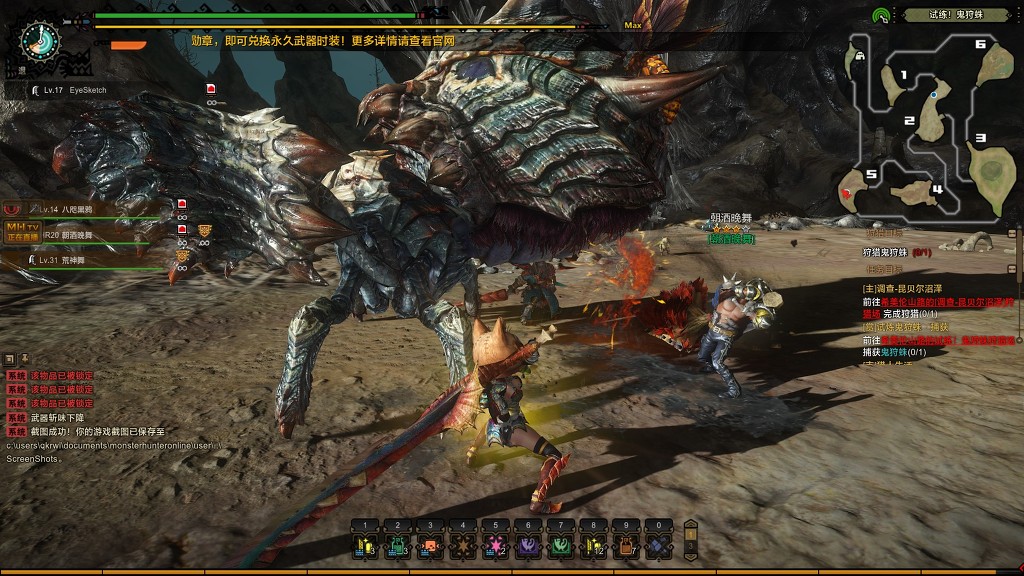Click area 3 on the minimap
This screenshot has width=1024, height=576.
pyautogui.click(x=980, y=138)
